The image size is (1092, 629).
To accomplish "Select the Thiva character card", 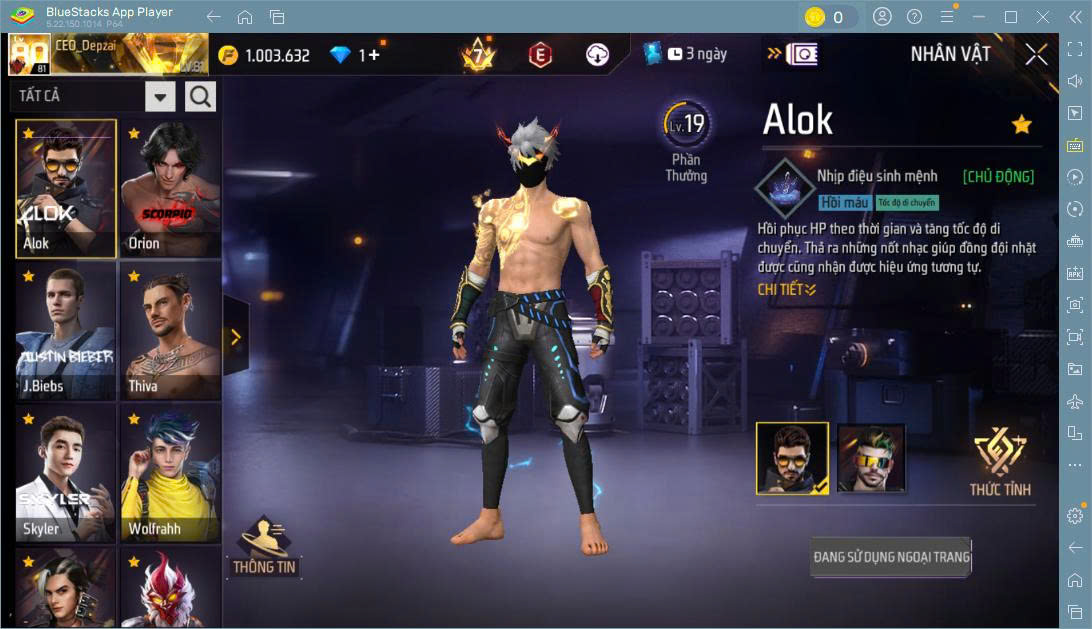I will pyautogui.click(x=170, y=331).
